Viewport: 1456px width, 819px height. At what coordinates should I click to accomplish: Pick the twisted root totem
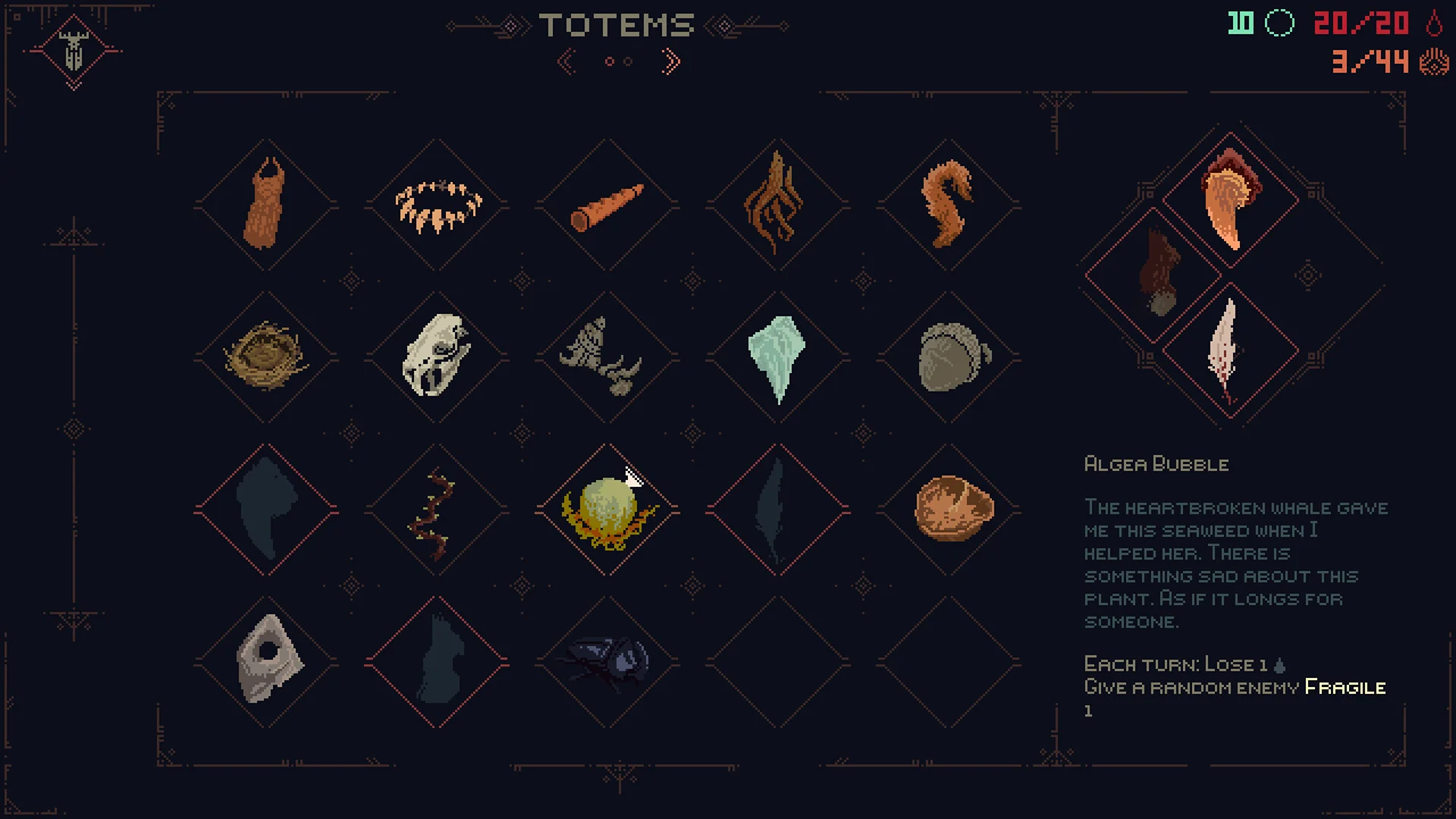point(777,204)
